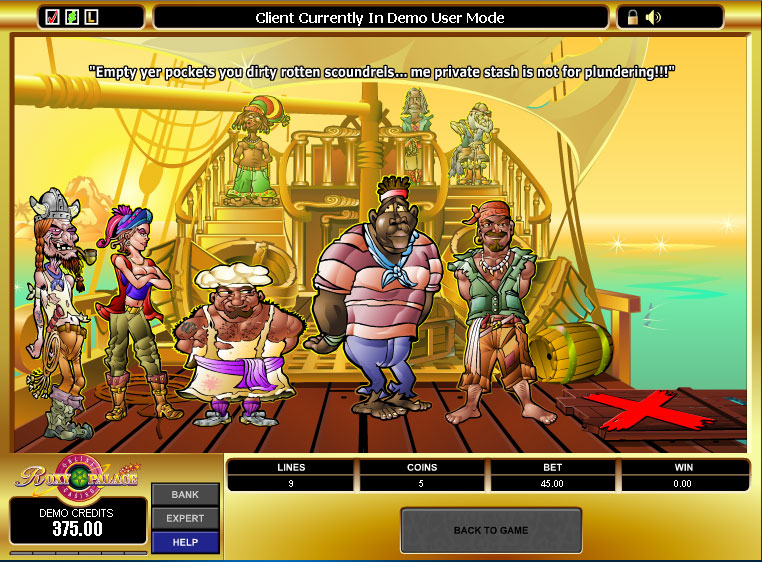Click the gold padlock icon
Viewport: 762px width, 562px height.
(633, 17)
